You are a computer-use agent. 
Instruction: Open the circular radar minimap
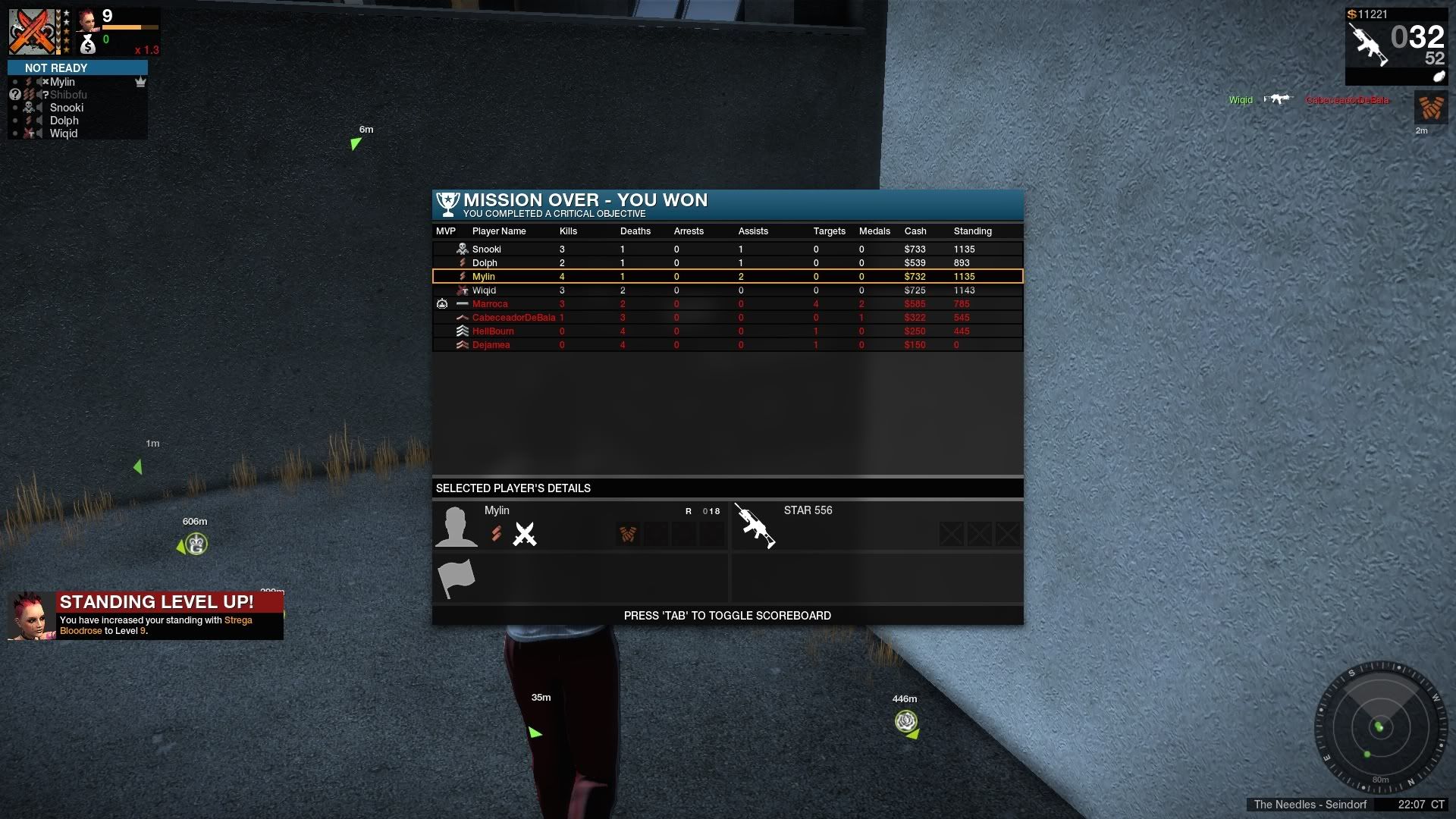pyautogui.click(x=1379, y=728)
